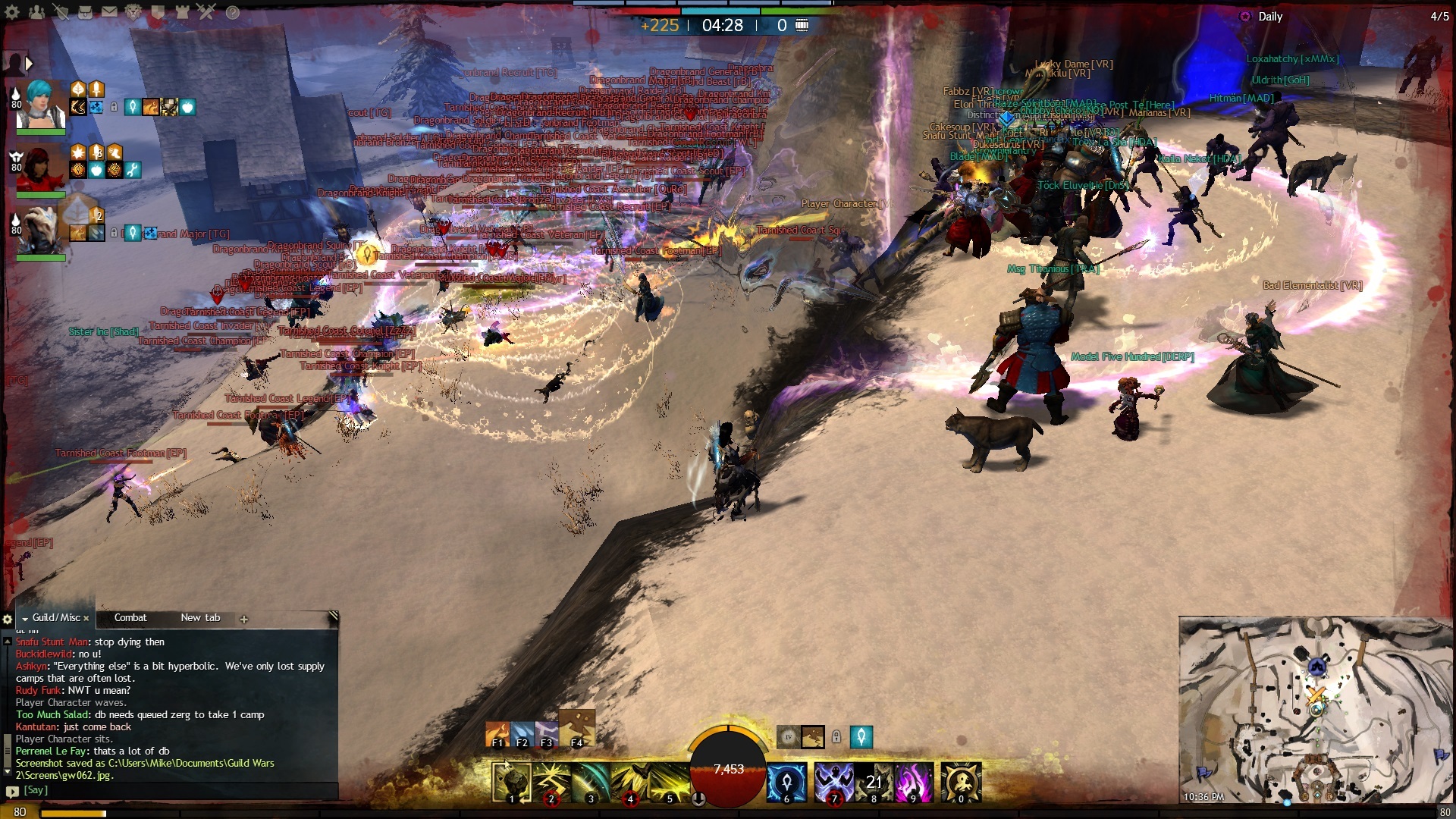
Task: Activate the healing skill in slot 6
Action: (786, 782)
